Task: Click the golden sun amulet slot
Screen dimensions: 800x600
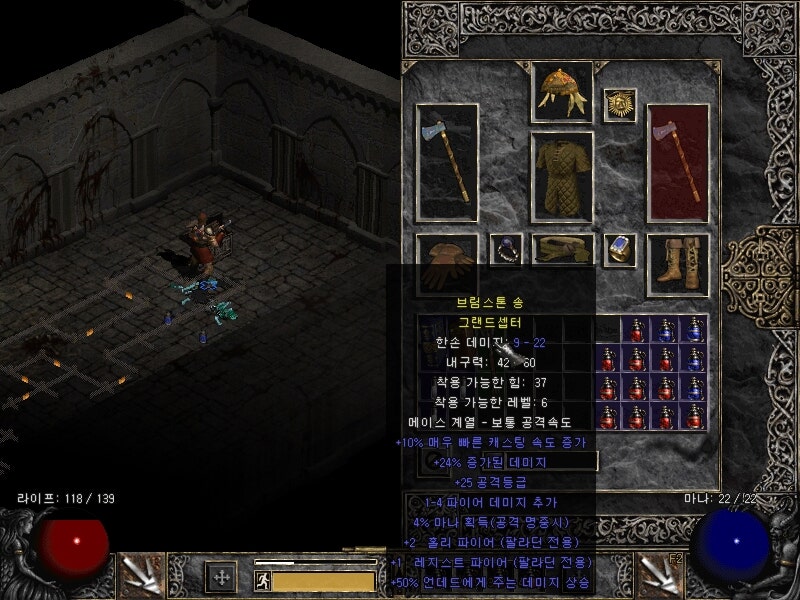Action: pyautogui.click(x=620, y=105)
